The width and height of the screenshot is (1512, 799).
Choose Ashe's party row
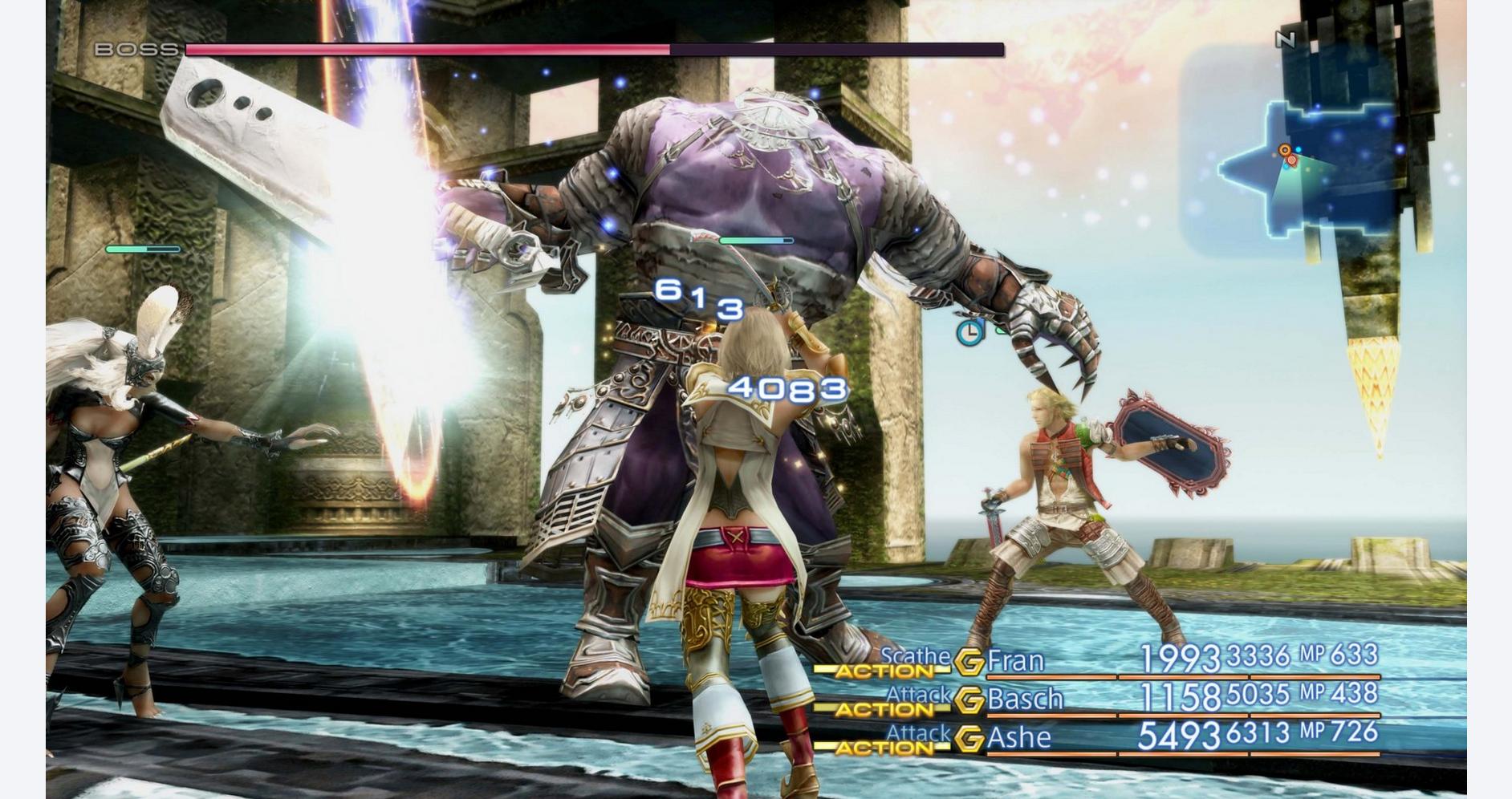click(1018, 736)
